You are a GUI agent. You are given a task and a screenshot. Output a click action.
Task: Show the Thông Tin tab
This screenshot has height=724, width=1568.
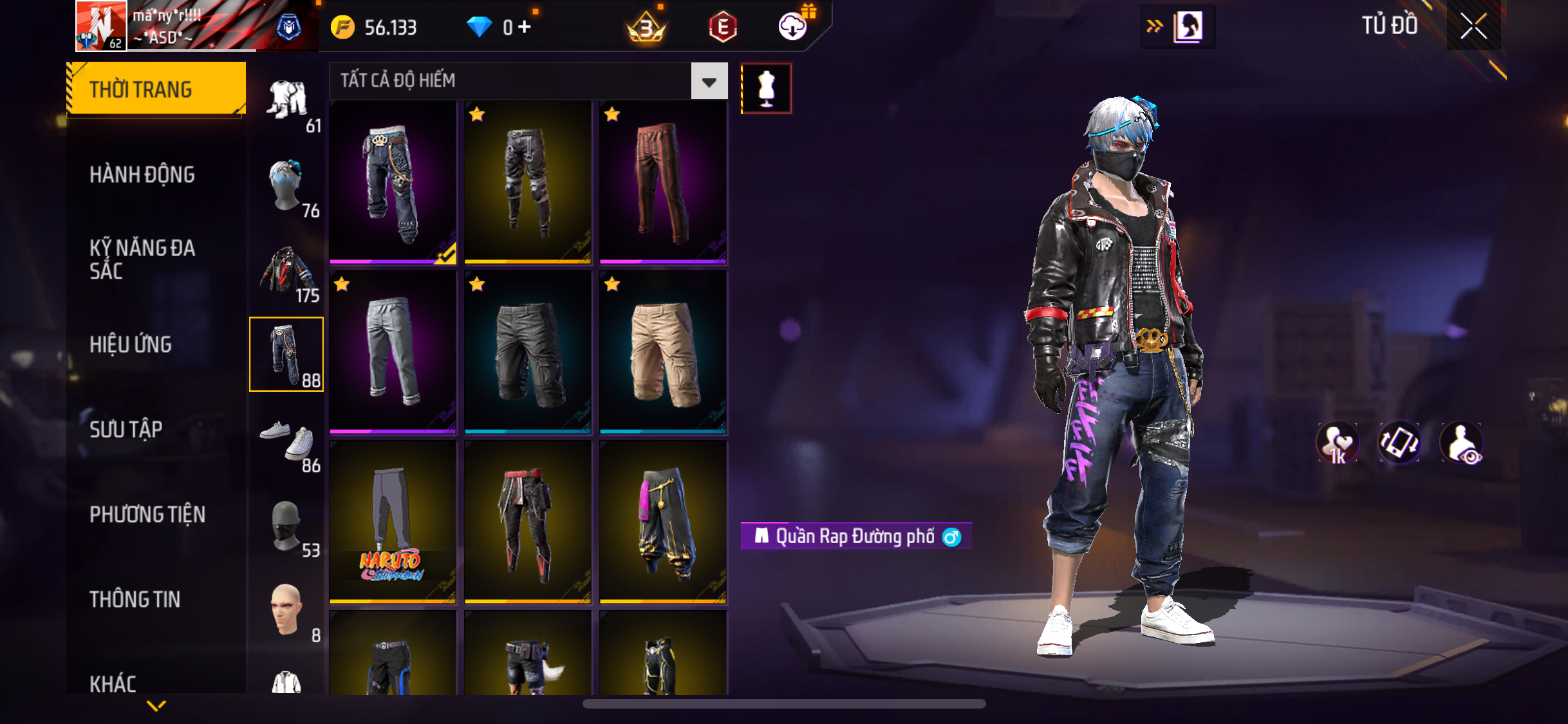tap(135, 599)
